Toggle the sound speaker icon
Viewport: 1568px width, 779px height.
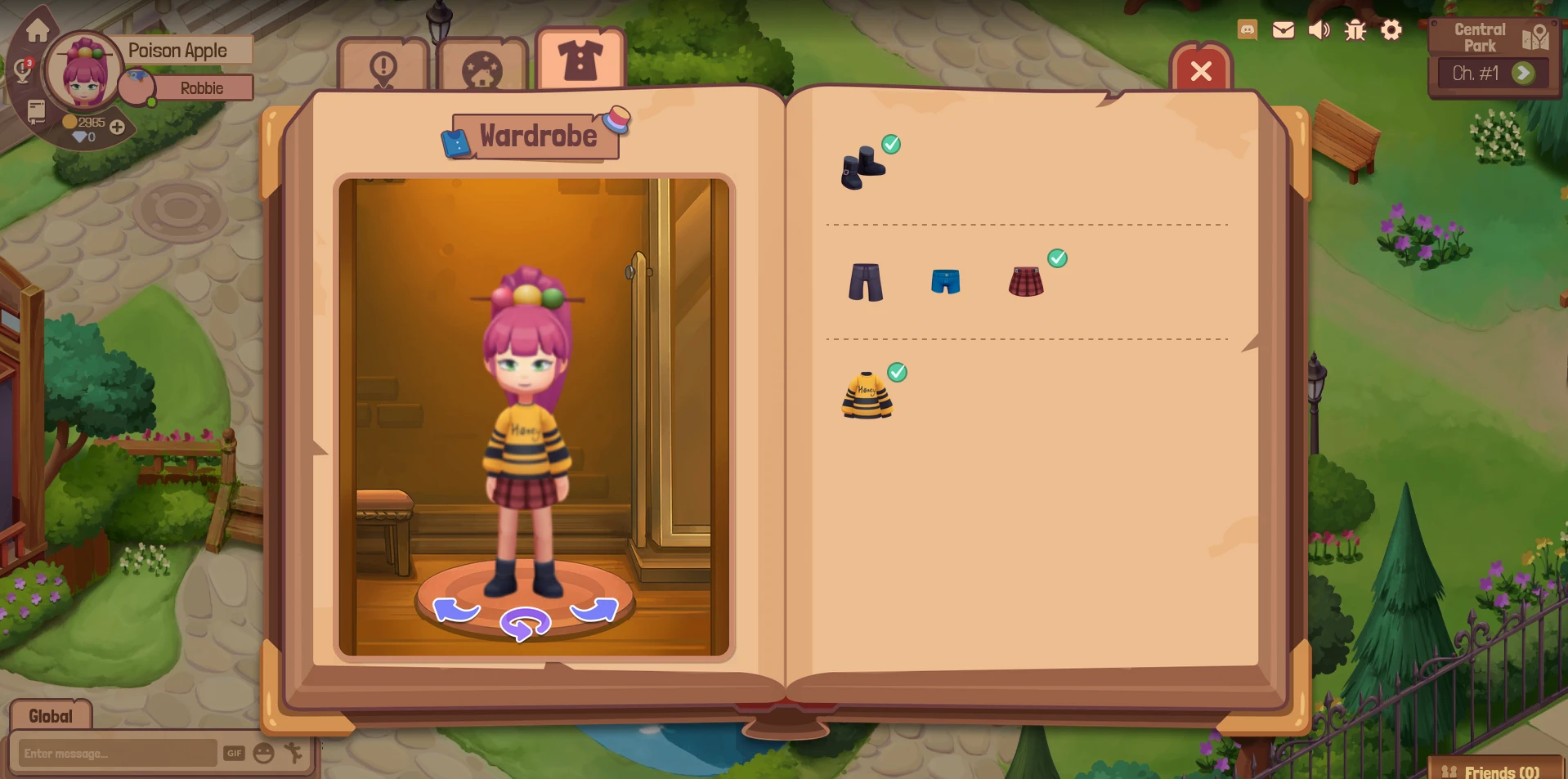1319,30
